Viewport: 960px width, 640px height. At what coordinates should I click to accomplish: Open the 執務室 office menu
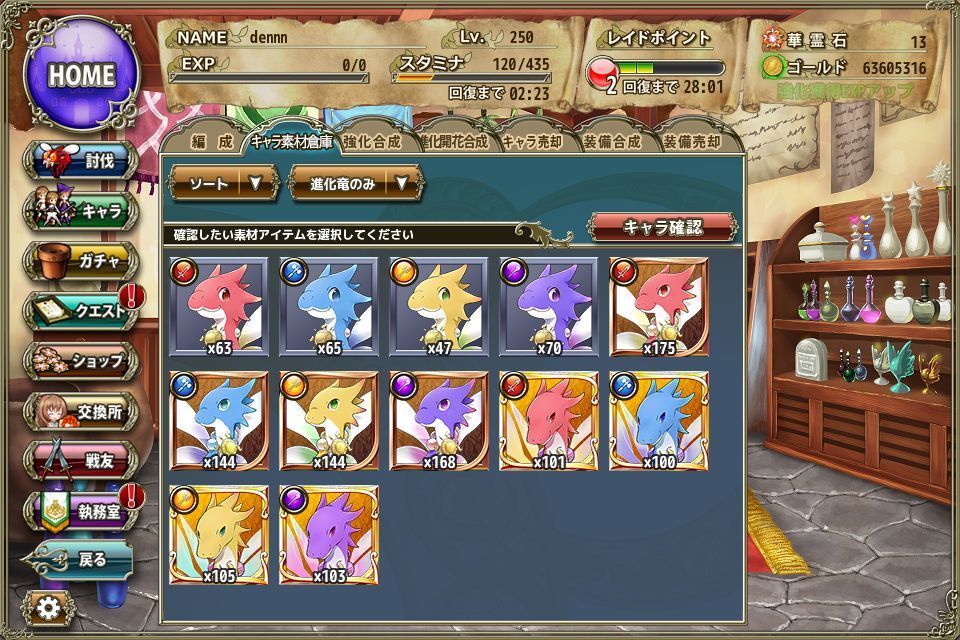click(84, 511)
